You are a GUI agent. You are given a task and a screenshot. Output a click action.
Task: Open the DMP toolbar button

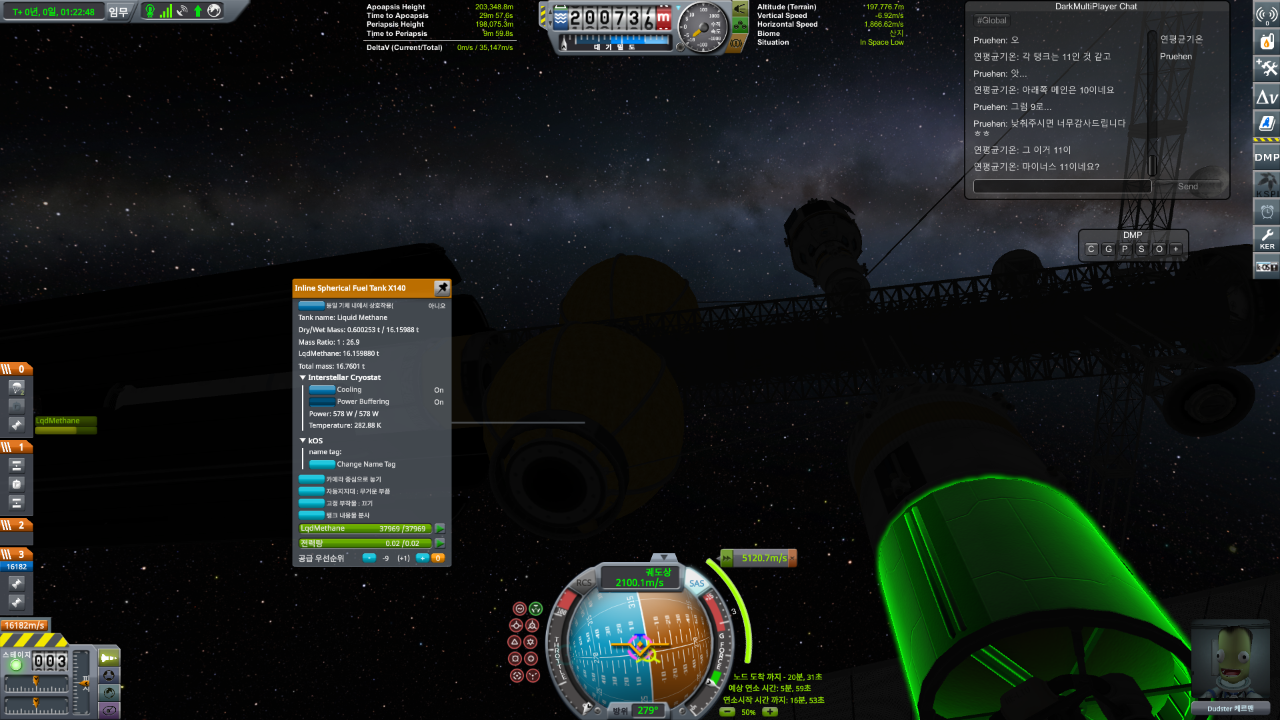pos(1266,157)
